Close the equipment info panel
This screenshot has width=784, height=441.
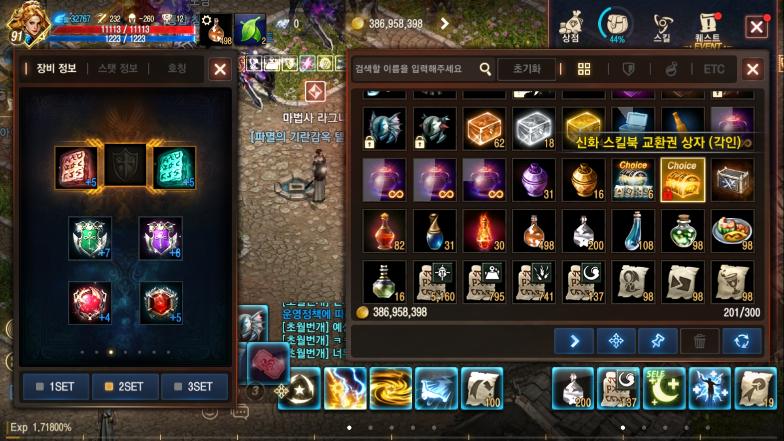coord(220,69)
